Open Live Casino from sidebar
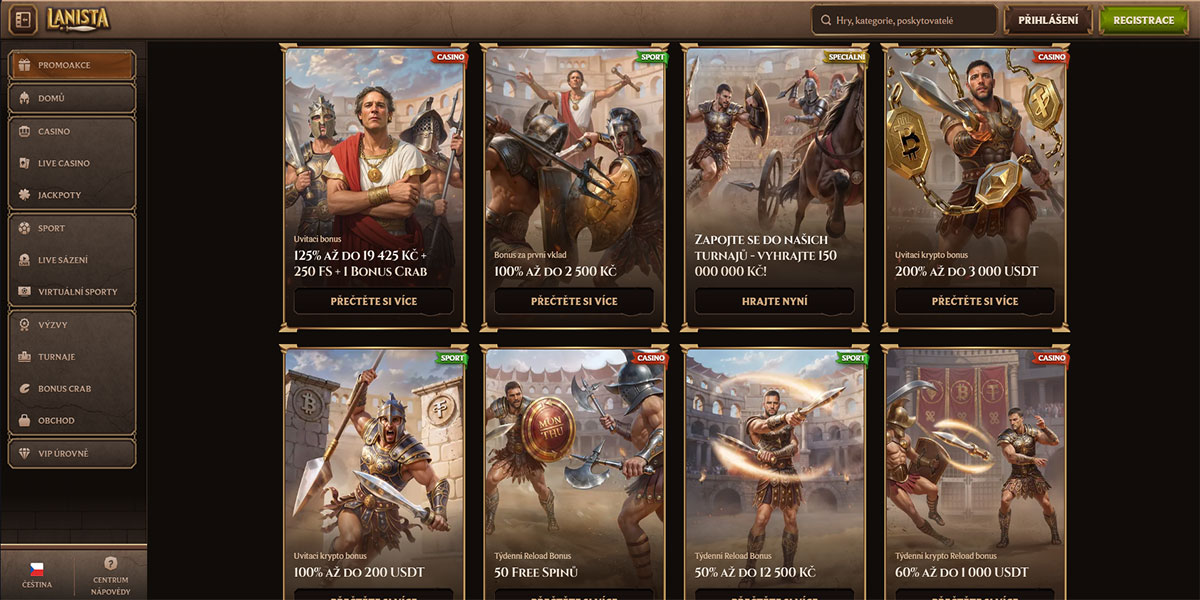This screenshot has width=1200, height=600. click(72, 163)
